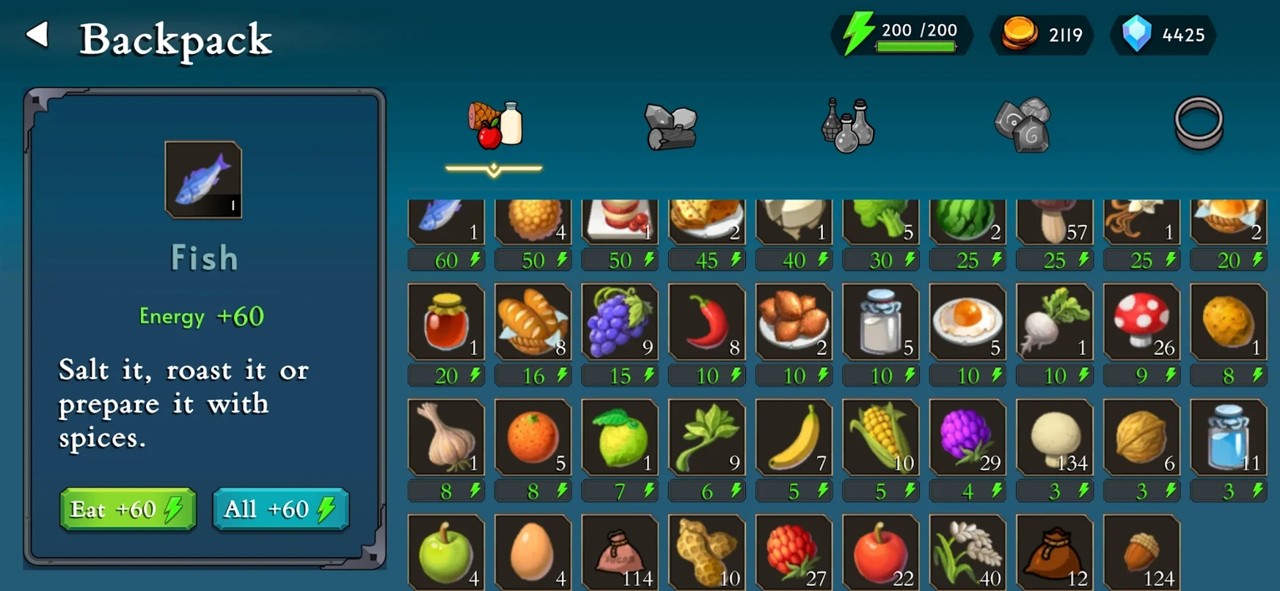
Task: Click the garlic bulb slot
Action: [x=446, y=437]
